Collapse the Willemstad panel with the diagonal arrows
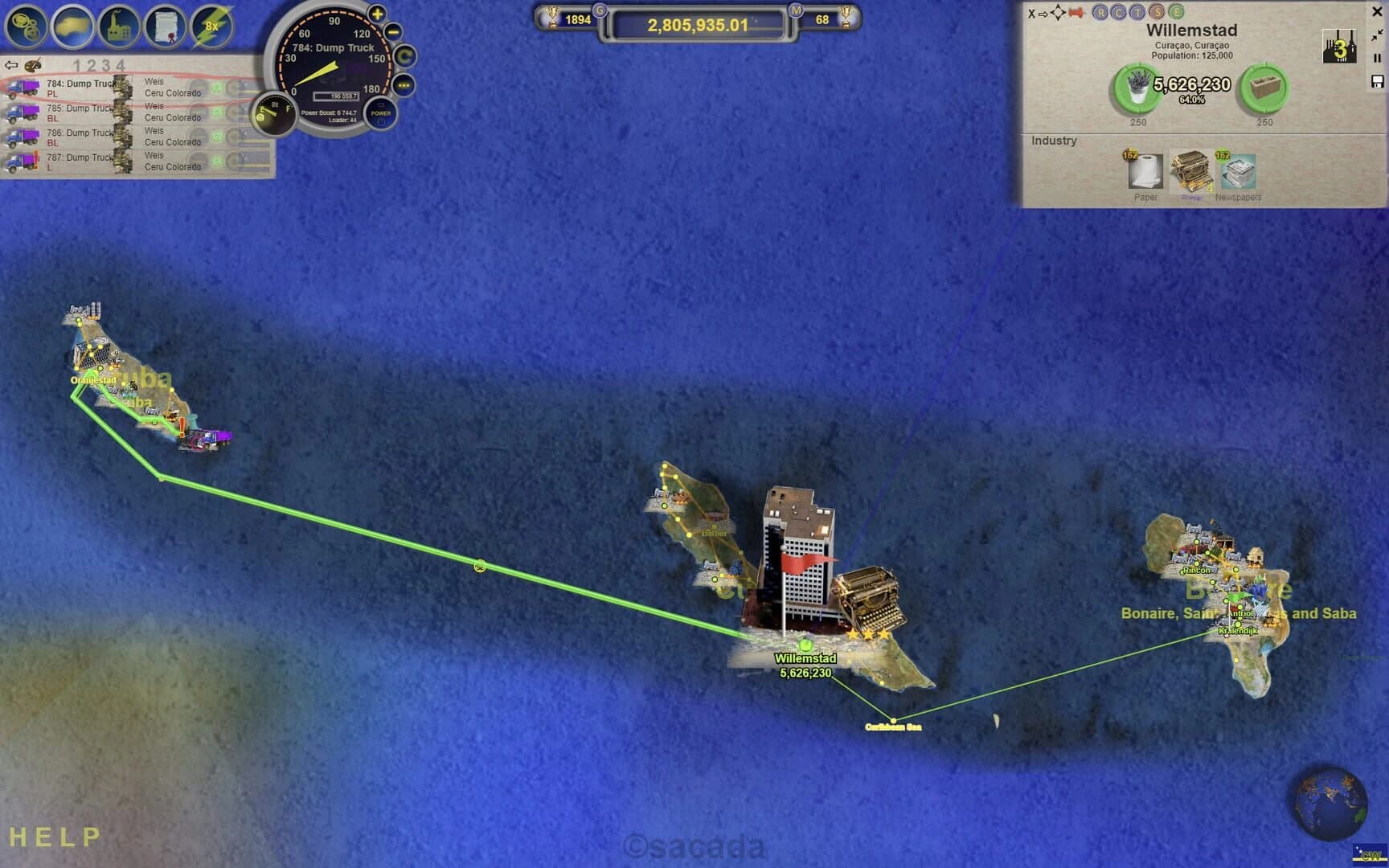The width and height of the screenshot is (1389, 868). [x=1377, y=35]
